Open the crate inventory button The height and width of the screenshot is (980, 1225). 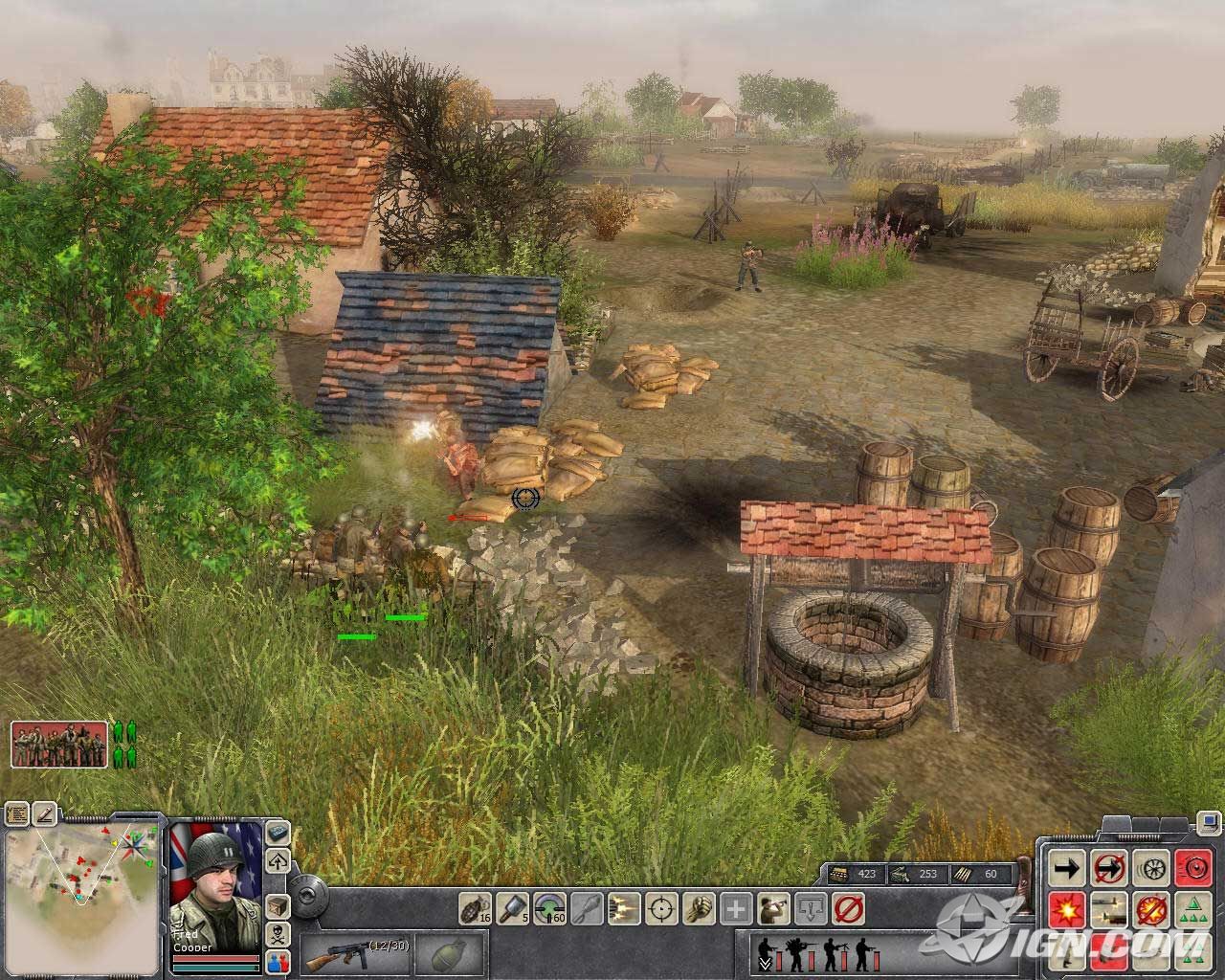coord(278,905)
